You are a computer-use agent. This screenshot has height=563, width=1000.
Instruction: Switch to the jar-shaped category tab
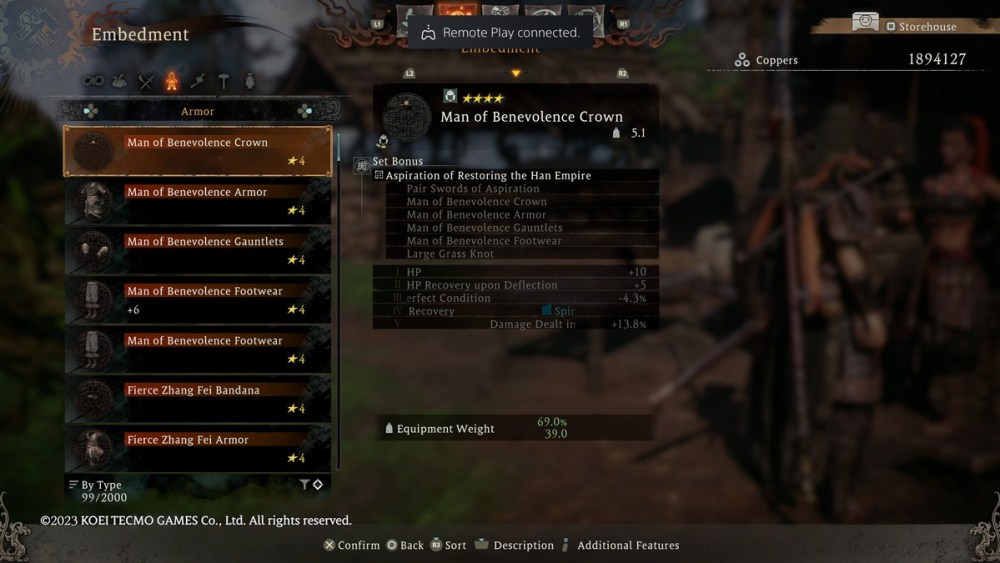[x=249, y=82]
